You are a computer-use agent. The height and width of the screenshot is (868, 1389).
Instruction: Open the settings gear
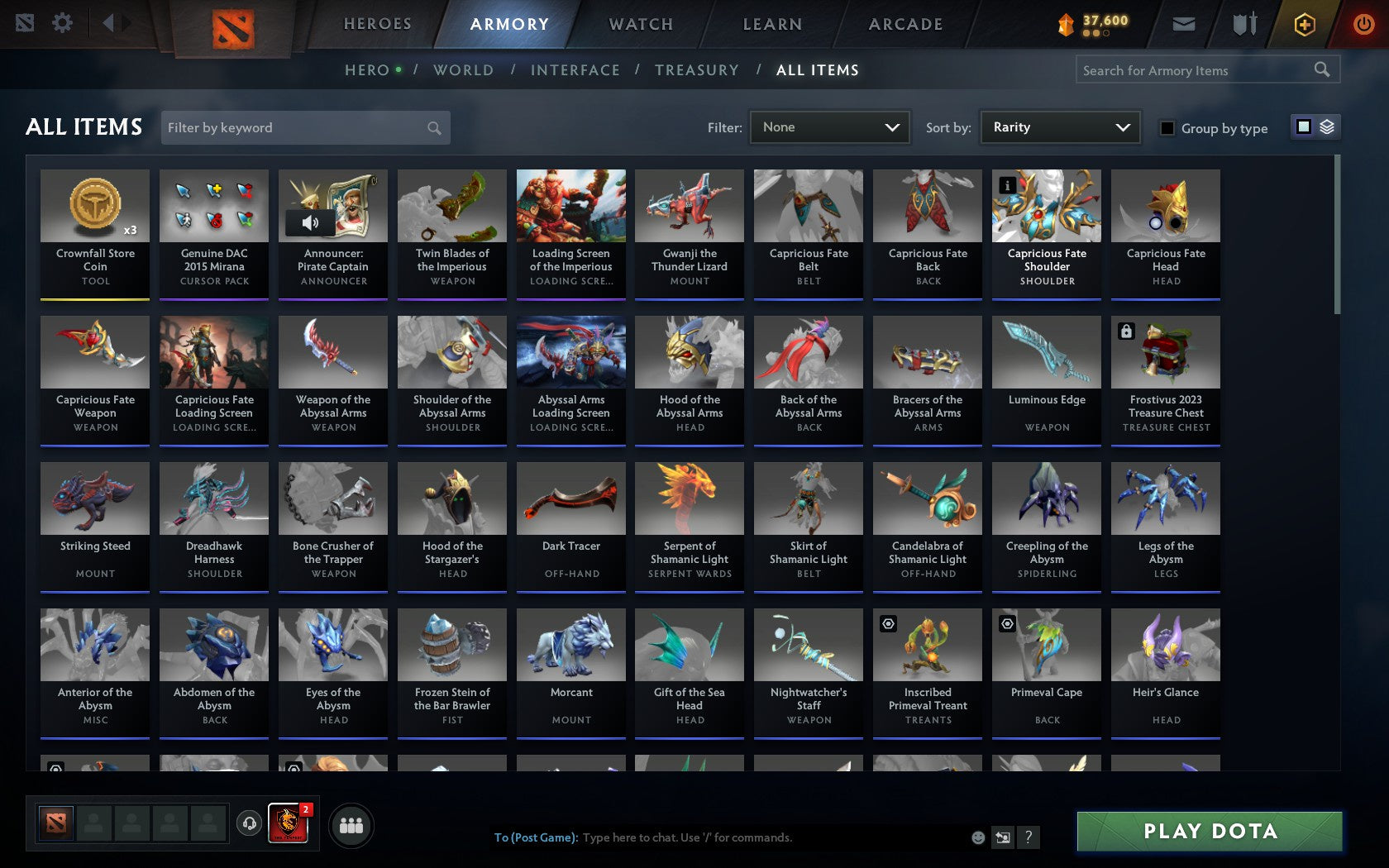click(60, 23)
